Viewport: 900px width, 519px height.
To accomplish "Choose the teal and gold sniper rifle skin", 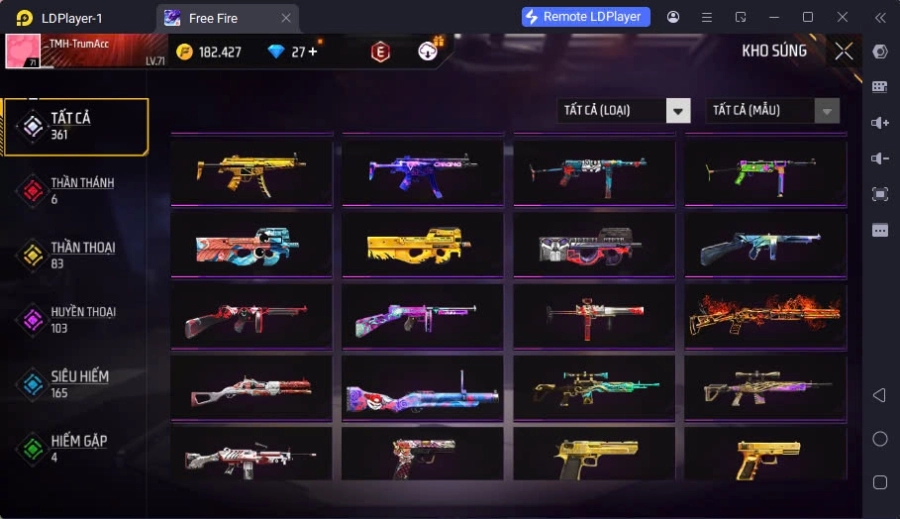I will [x=594, y=388].
